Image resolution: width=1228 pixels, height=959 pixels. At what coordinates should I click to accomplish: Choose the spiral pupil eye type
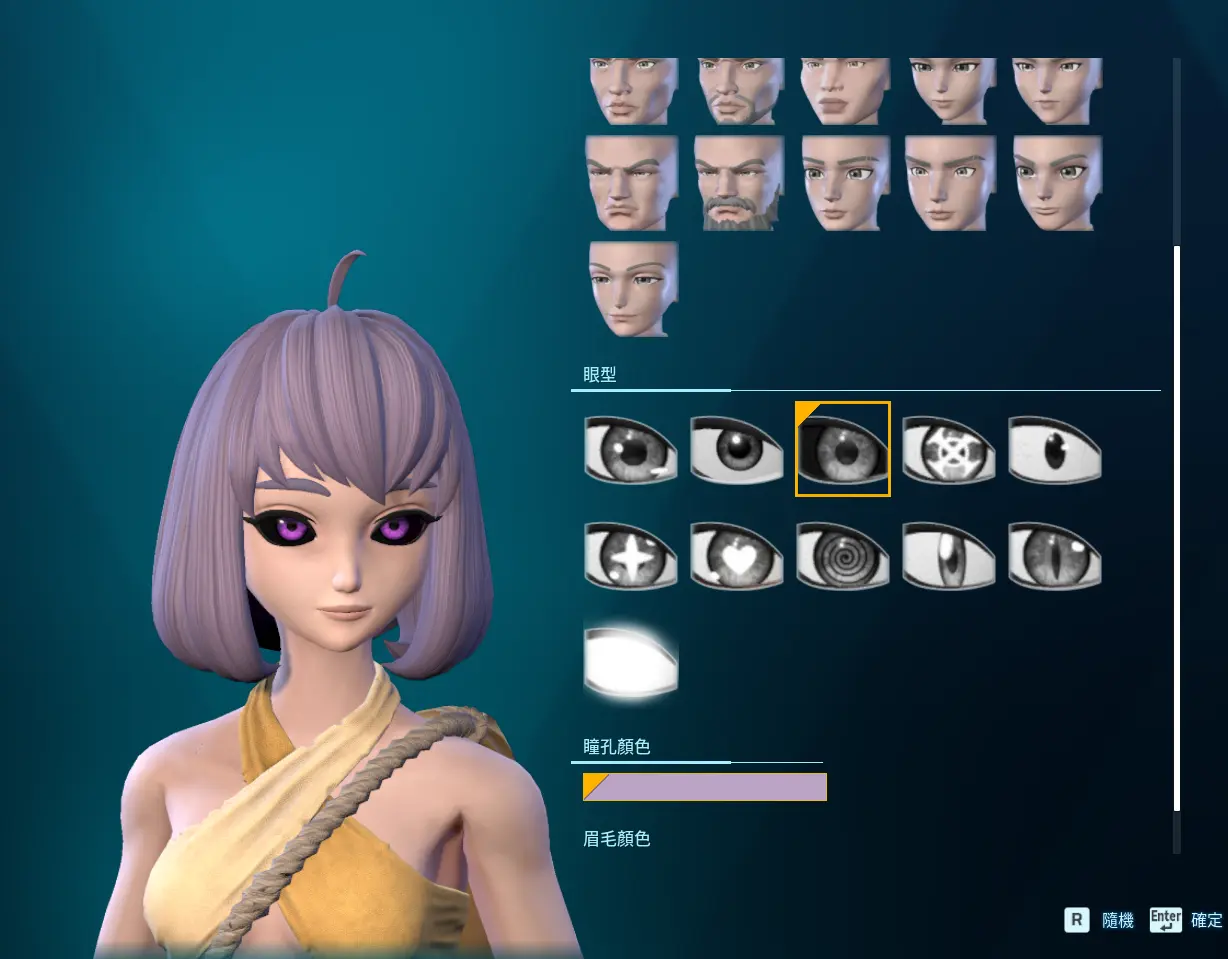pos(842,556)
